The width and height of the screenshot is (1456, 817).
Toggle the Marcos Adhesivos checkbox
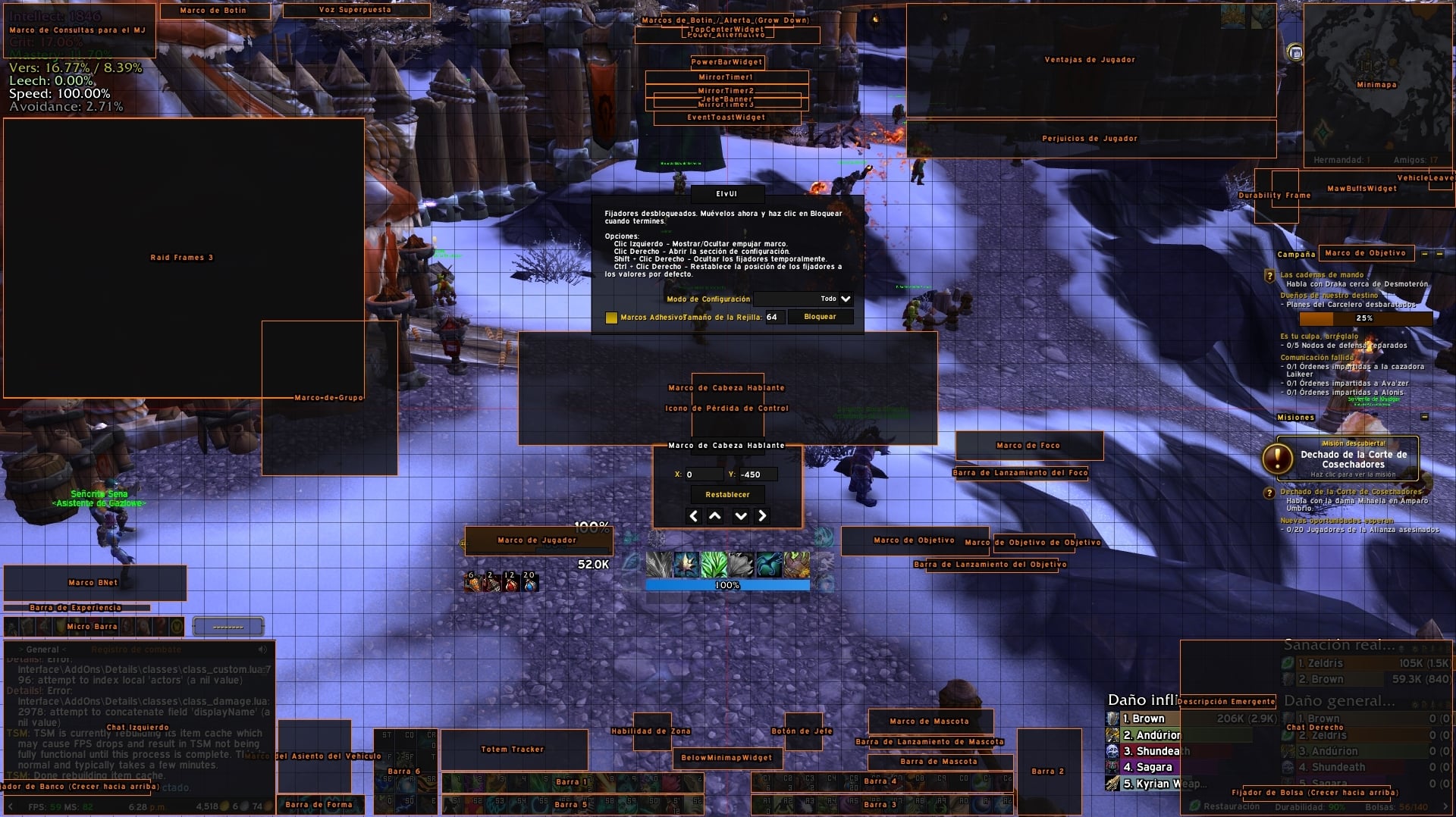pyautogui.click(x=611, y=318)
